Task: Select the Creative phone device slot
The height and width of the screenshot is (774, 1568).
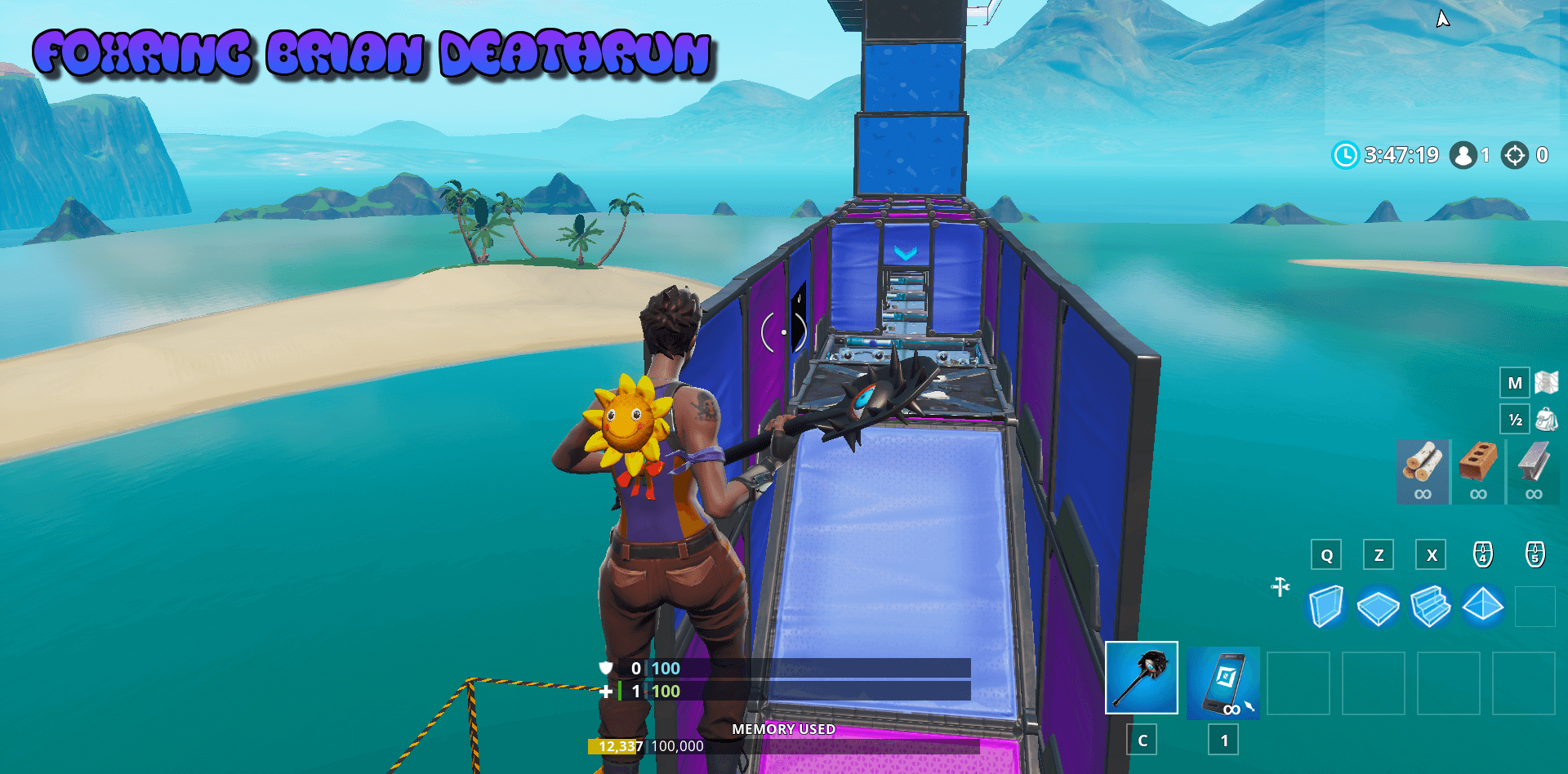Action: pos(1224,684)
